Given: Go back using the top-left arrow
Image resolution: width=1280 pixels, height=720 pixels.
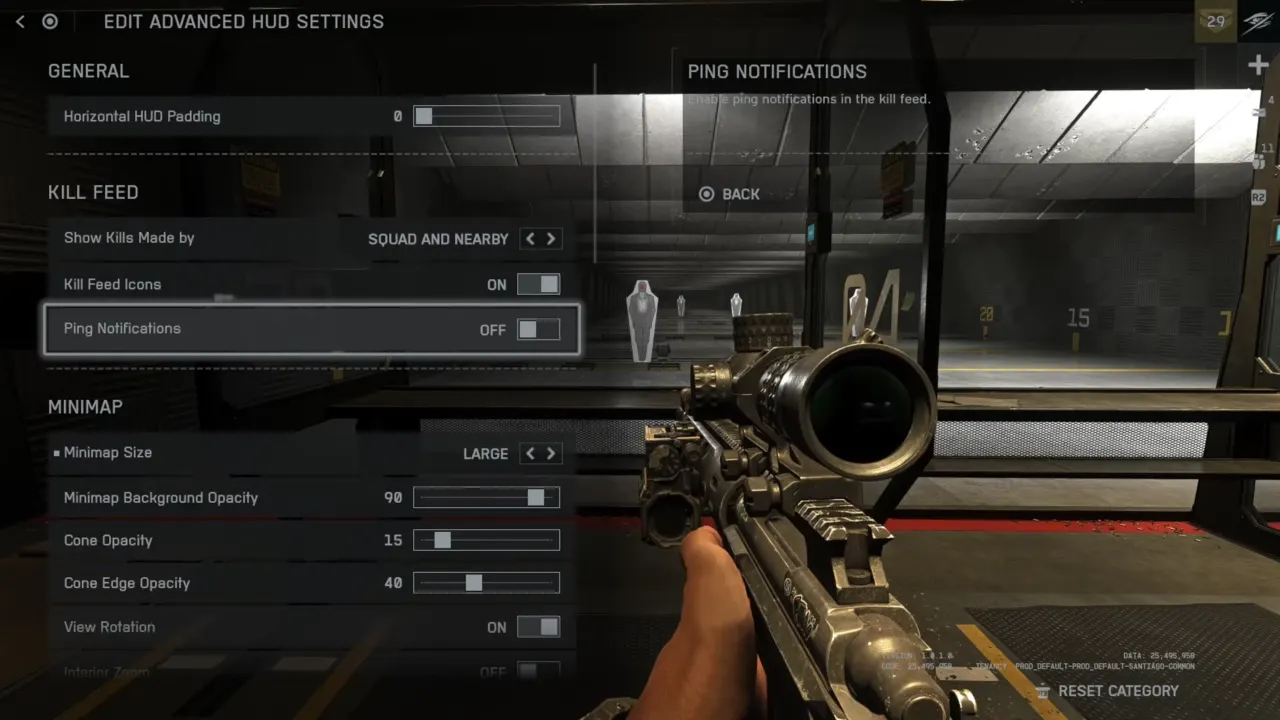Looking at the screenshot, I should tap(20, 21).
